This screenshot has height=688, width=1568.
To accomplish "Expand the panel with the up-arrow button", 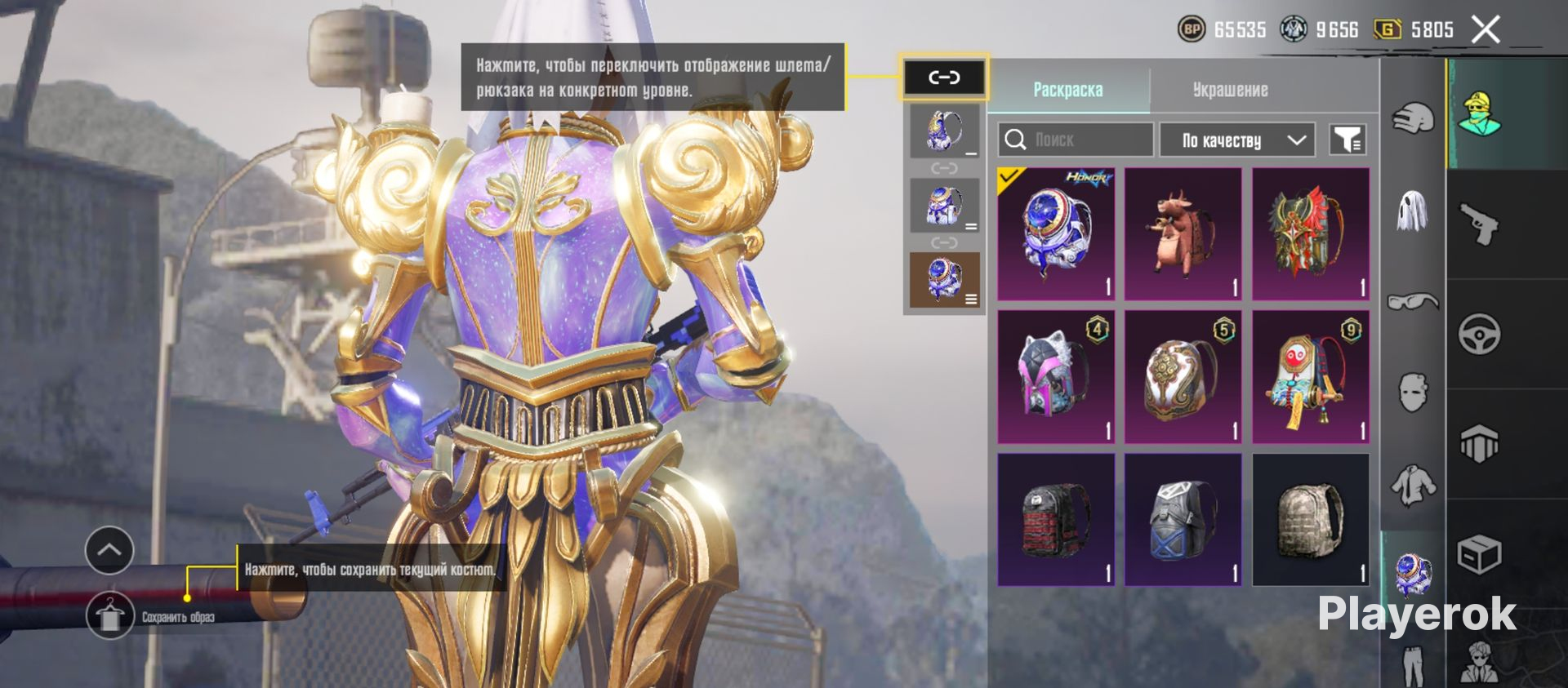I will coord(109,550).
